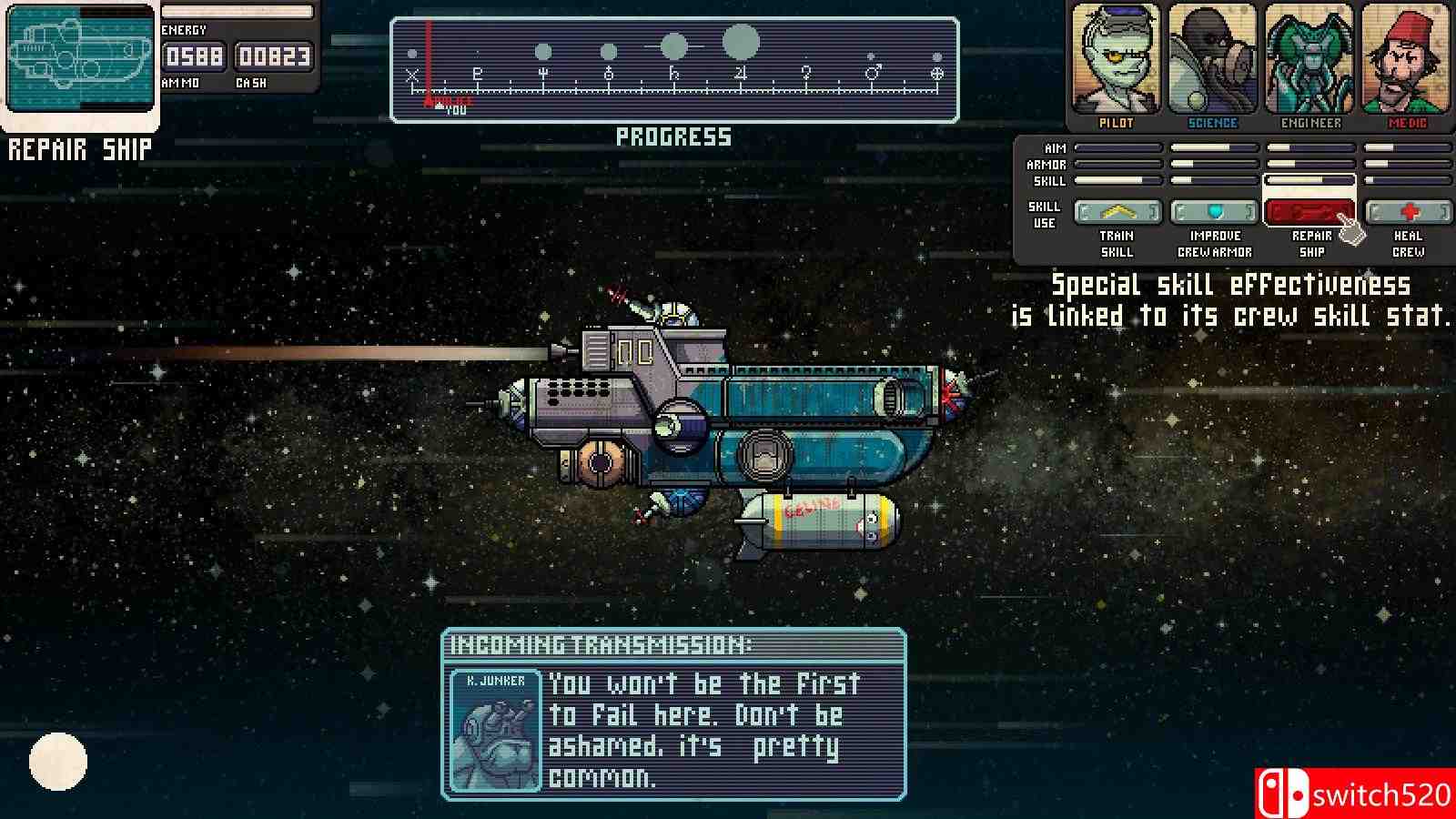Click the K. Junker transmission portrait
1456x819 pixels.
coord(495,732)
